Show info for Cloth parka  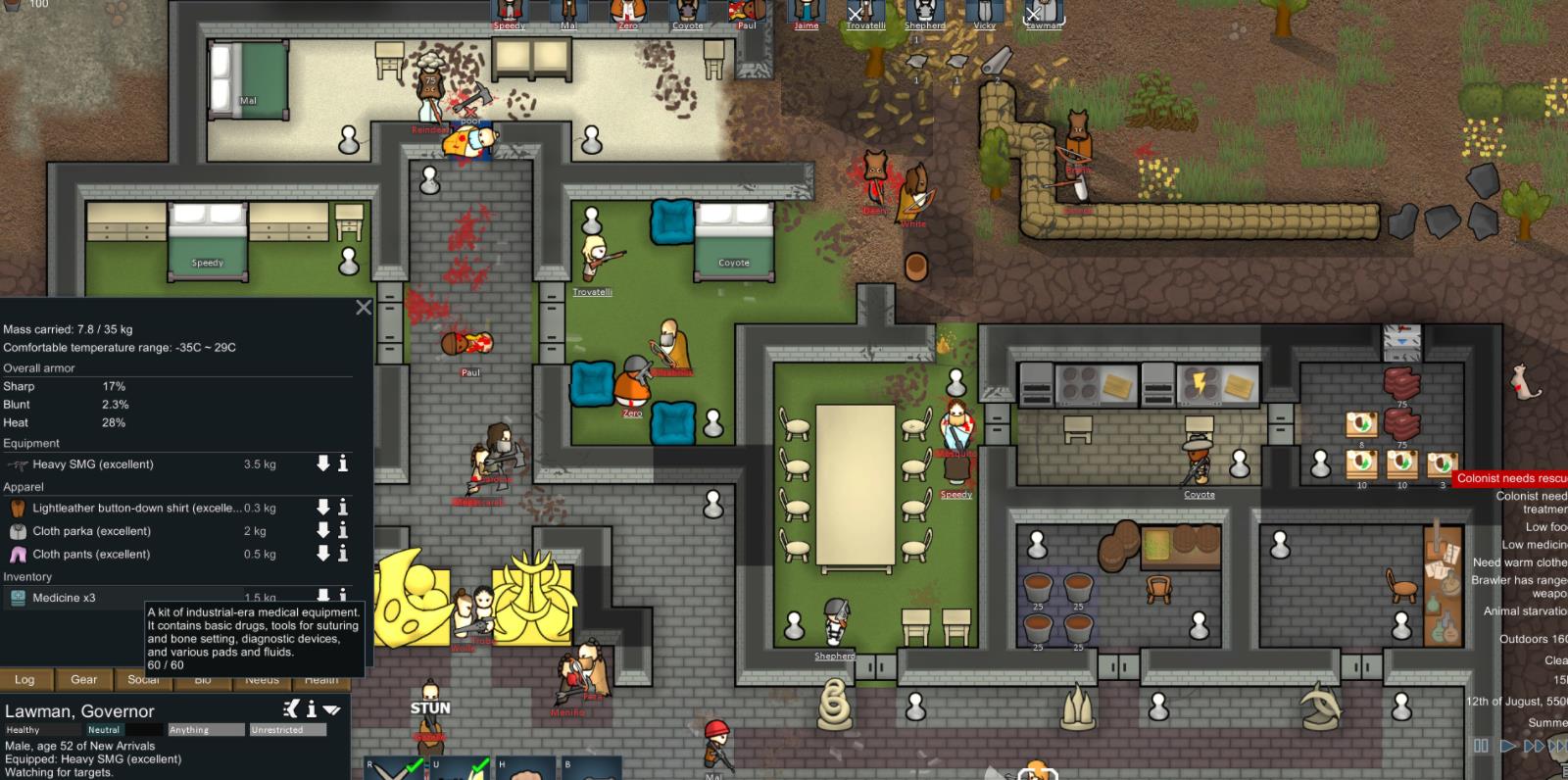click(343, 530)
